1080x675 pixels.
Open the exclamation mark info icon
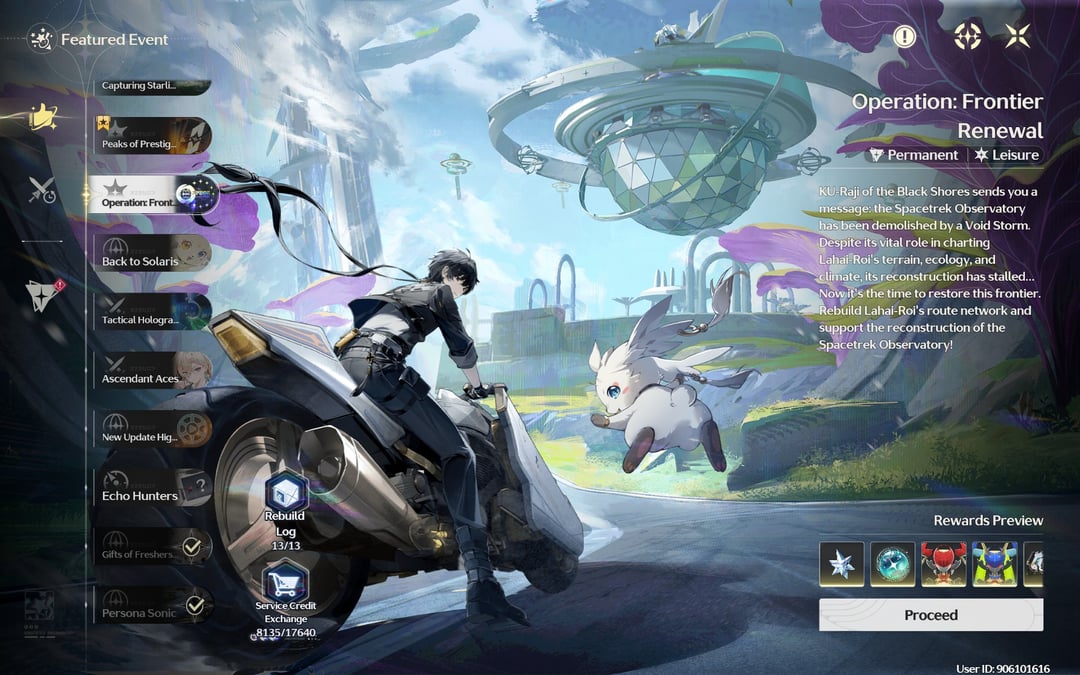pos(904,37)
